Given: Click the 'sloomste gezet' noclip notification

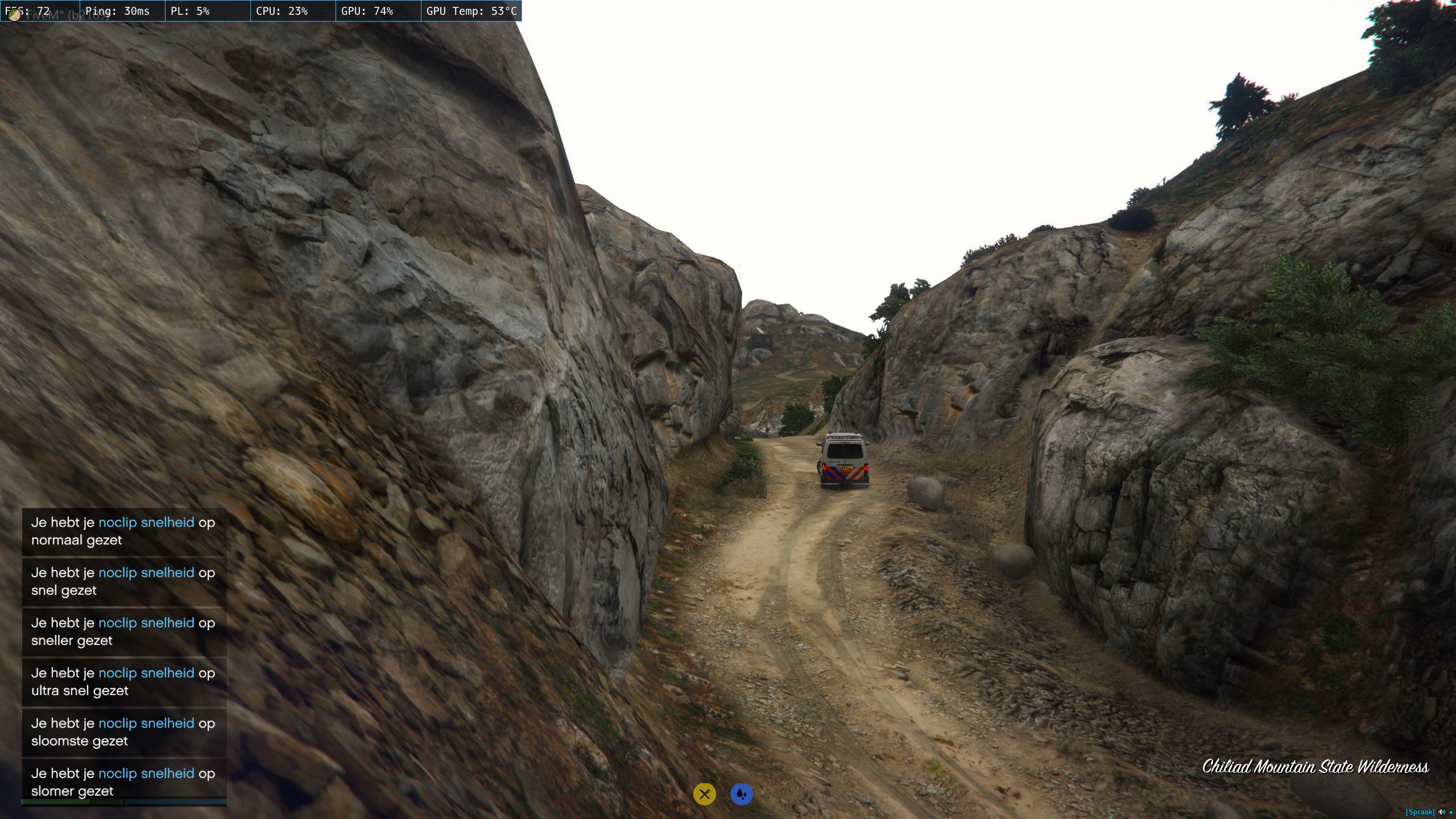Looking at the screenshot, I should 124,732.
